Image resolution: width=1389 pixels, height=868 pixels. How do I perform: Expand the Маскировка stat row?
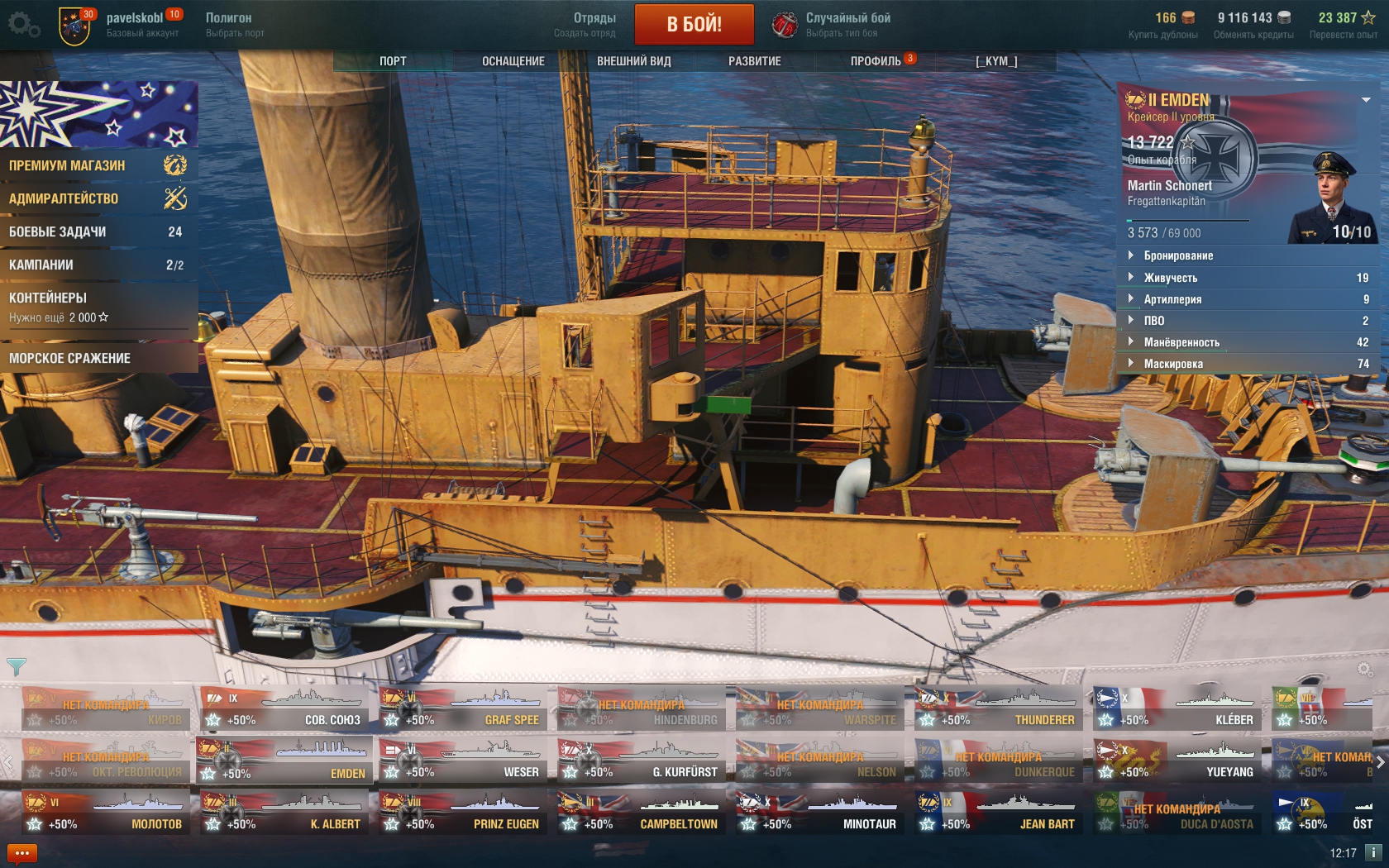pyautogui.click(x=1173, y=364)
